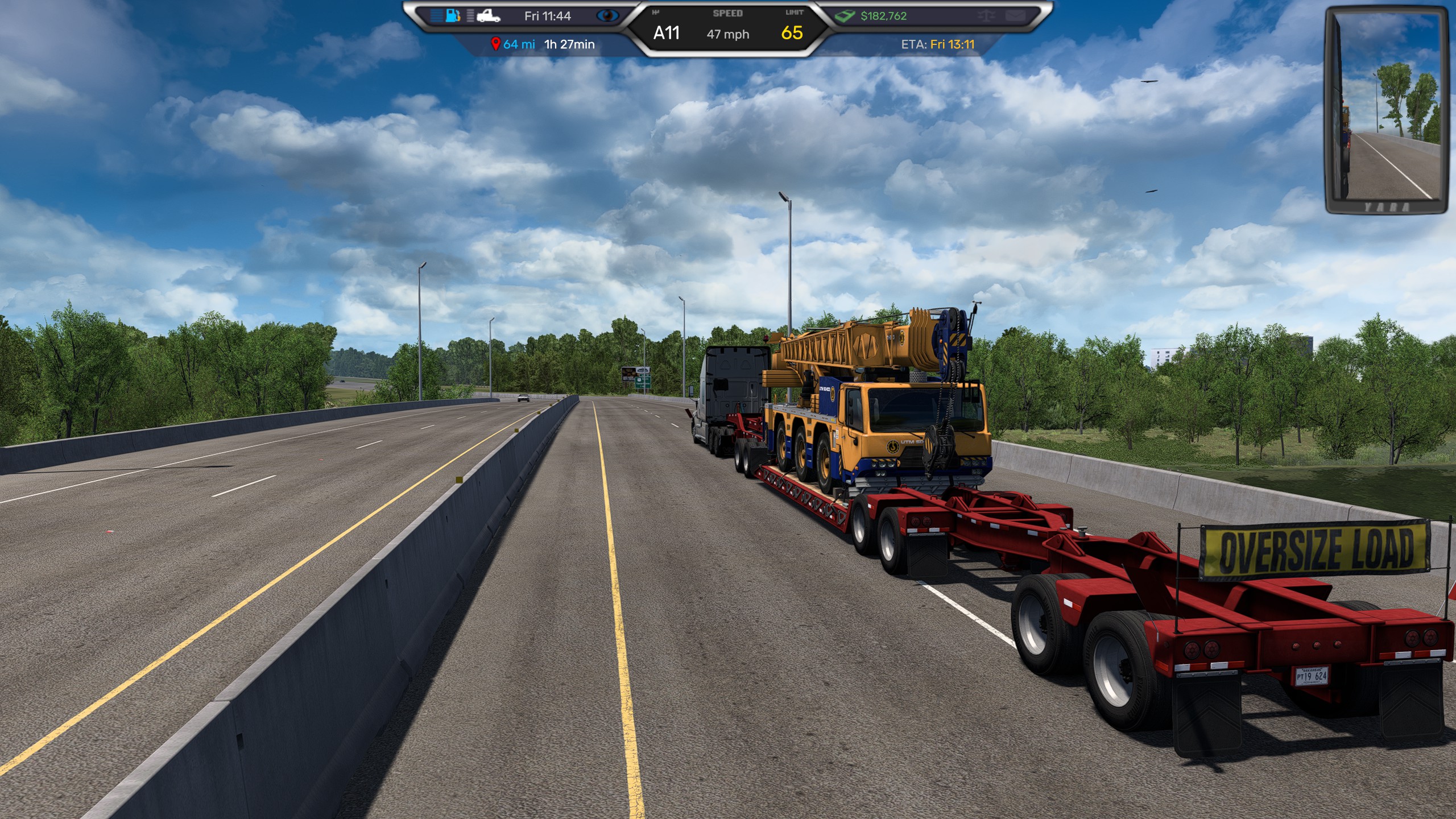
Task: Open the dimmed envelope mail icon
Action: pos(1015,16)
